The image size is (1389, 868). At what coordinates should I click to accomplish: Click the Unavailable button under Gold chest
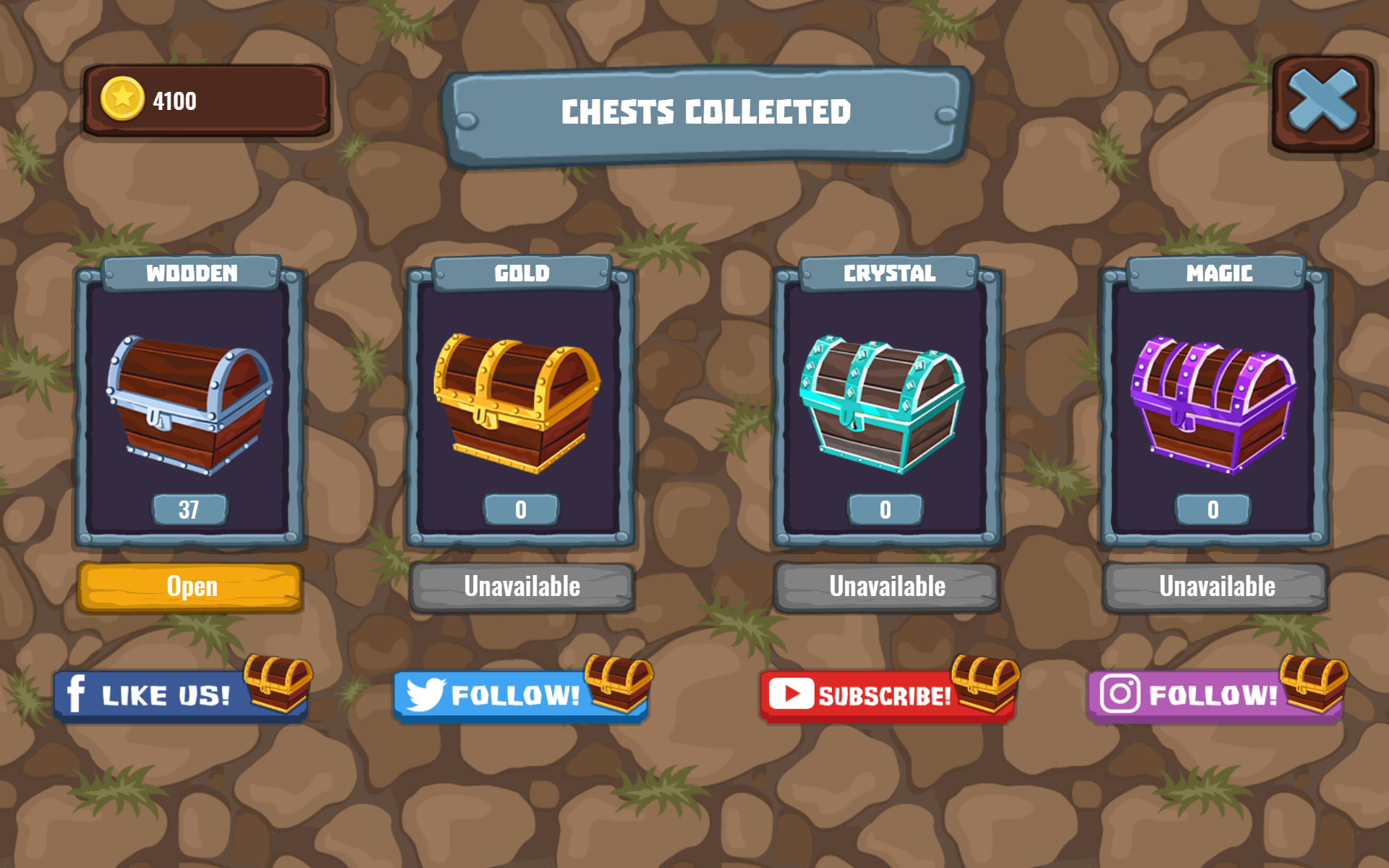(x=522, y=587)
